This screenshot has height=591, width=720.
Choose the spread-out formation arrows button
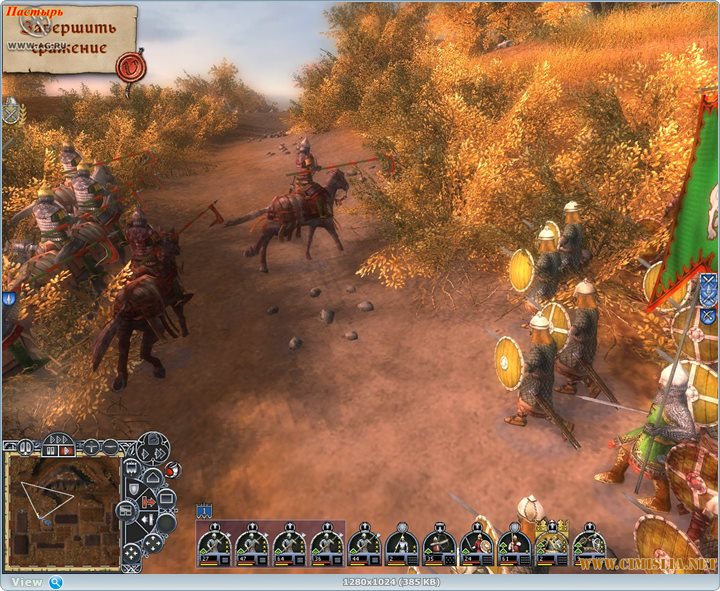[151, 544]
